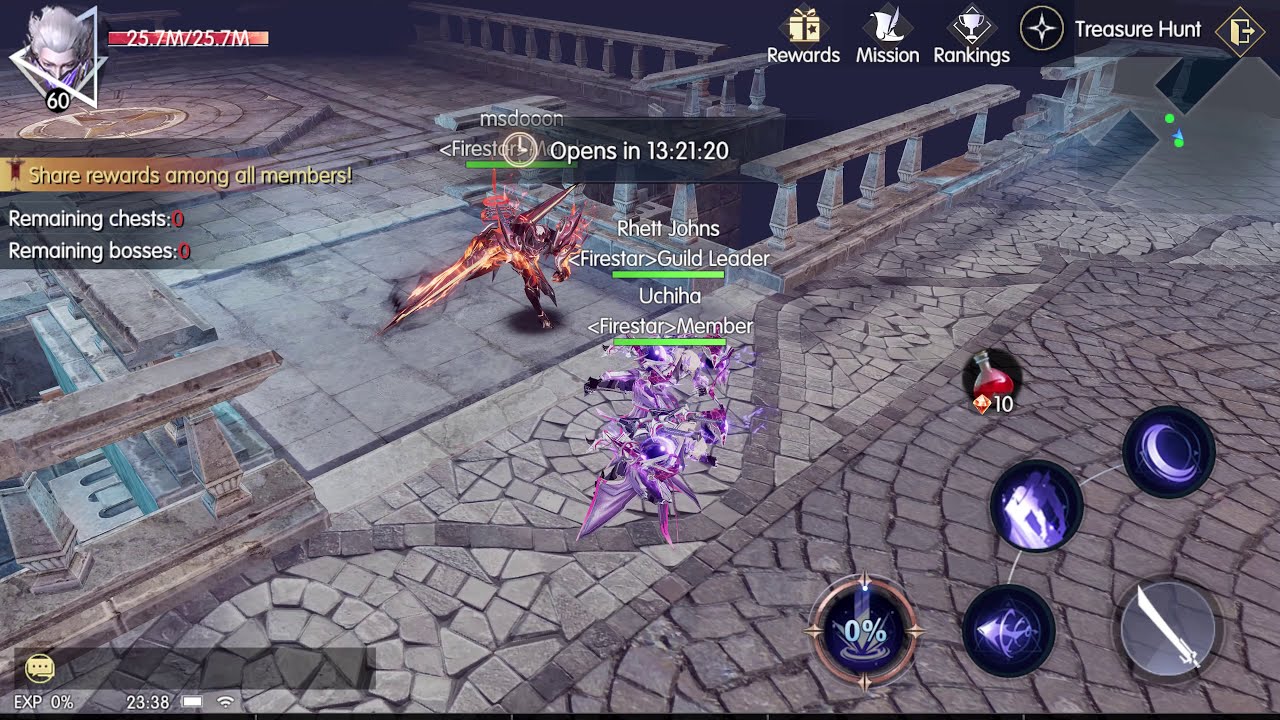Activate the crescent moon skill
This screenshot has width=1280, height=720.
pyautogui.click(x=1167, y=454)
